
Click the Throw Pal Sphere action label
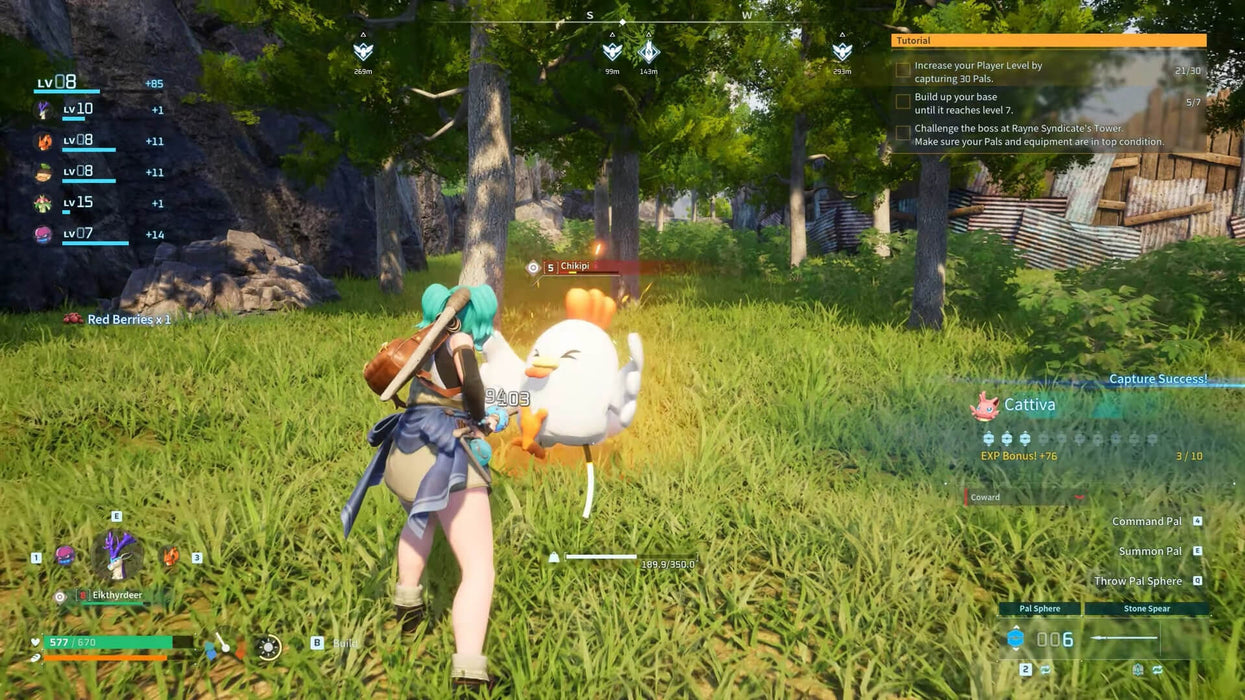[x=1138, y=581]
